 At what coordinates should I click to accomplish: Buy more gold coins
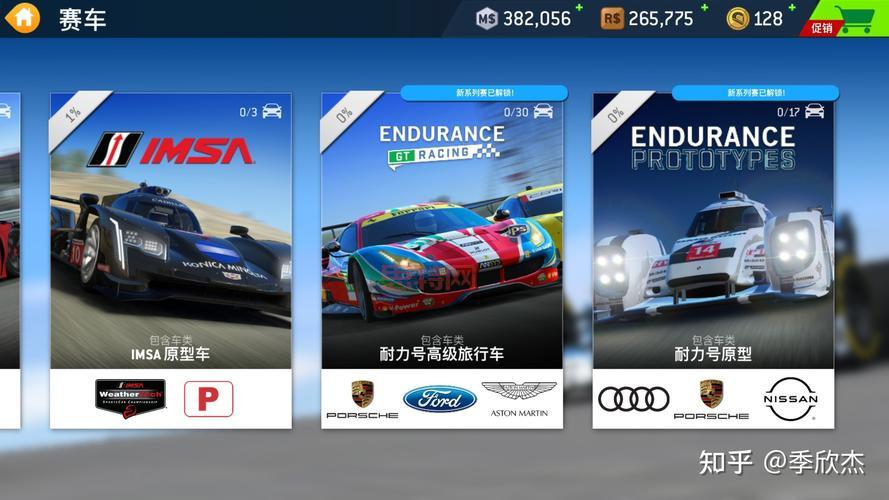pos(792,9)
